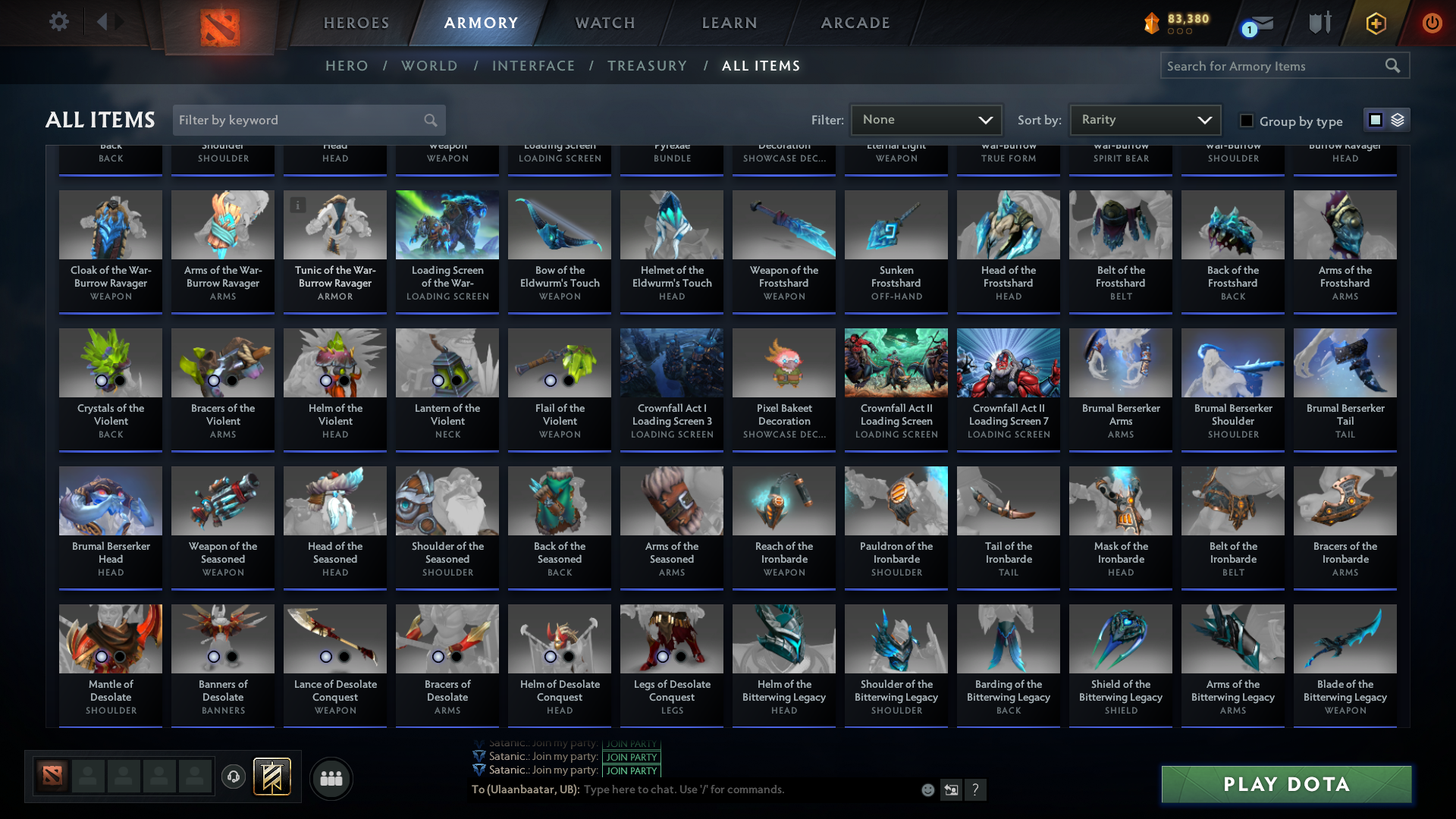Select the Helm of the Violent thumbnail

point(334,362)
